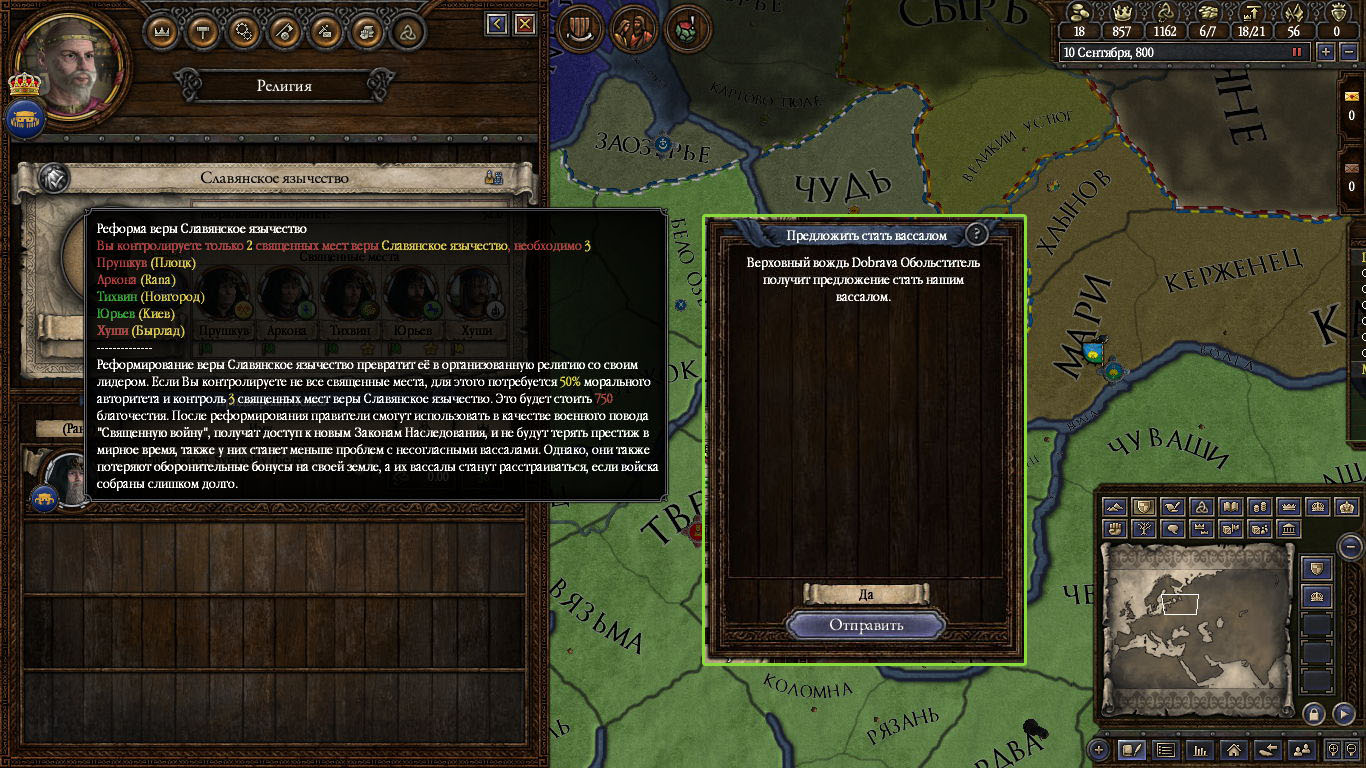Open the Religion triquetra tab

[x=407, y=31]
